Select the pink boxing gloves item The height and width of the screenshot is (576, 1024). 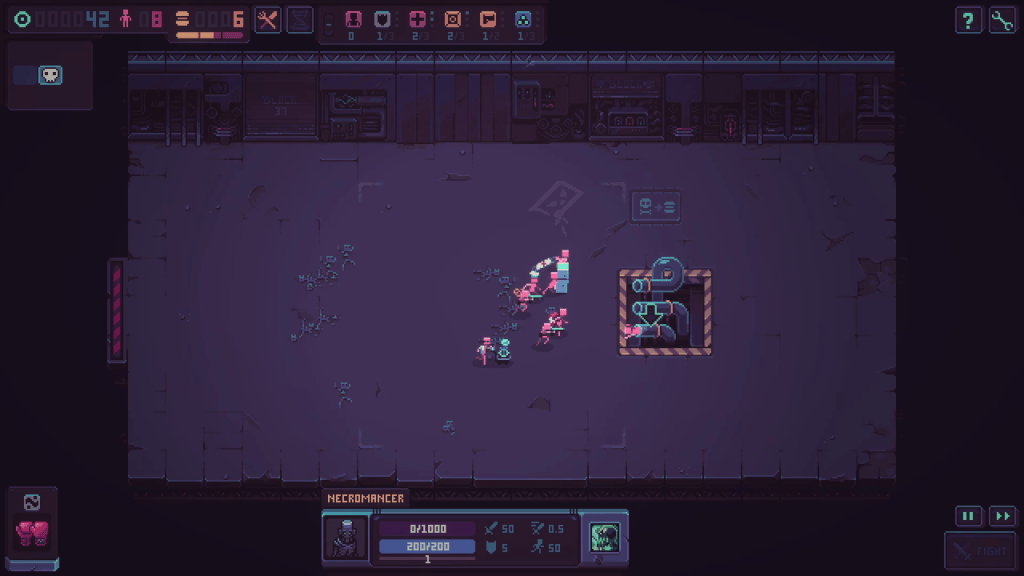coord(32,533)
